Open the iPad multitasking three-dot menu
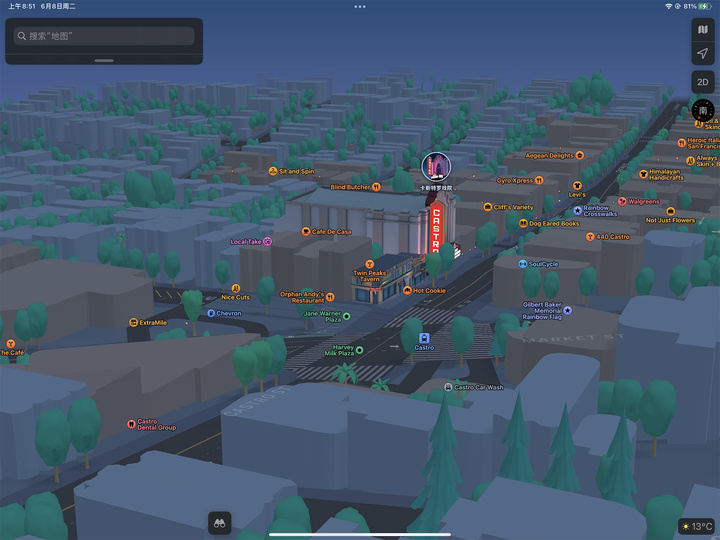This screenshot has height=540, width=720. coord(360,6)
